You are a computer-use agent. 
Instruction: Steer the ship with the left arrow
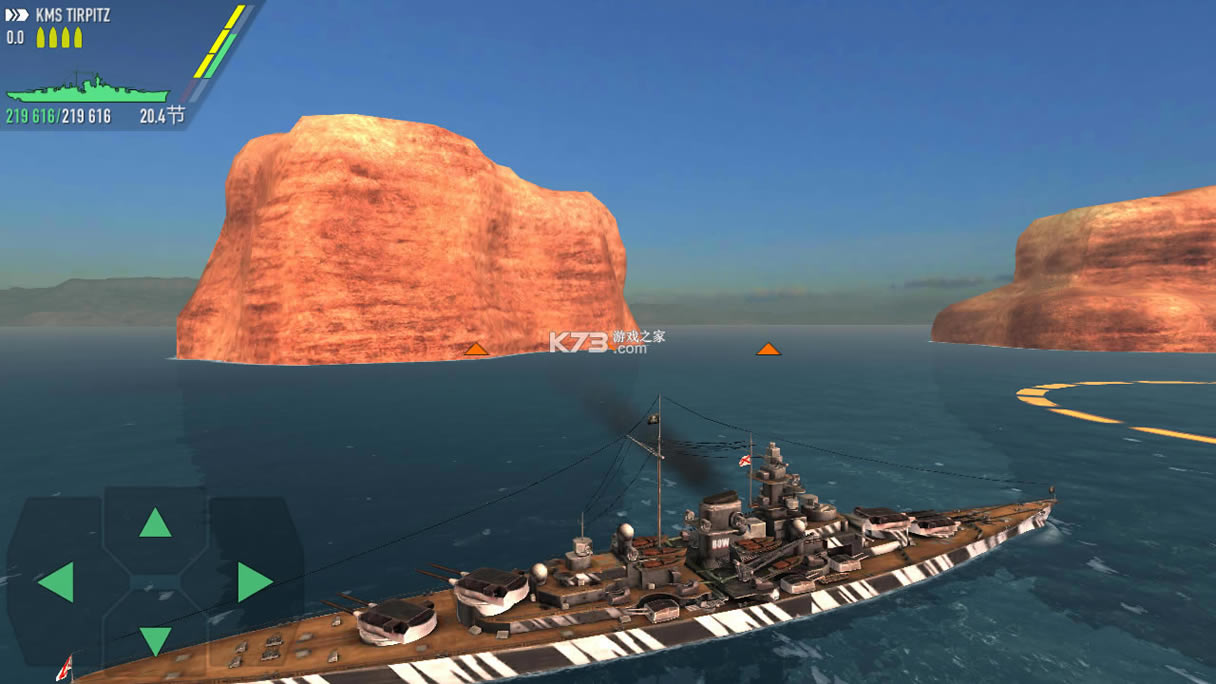(x=56, y=582)
